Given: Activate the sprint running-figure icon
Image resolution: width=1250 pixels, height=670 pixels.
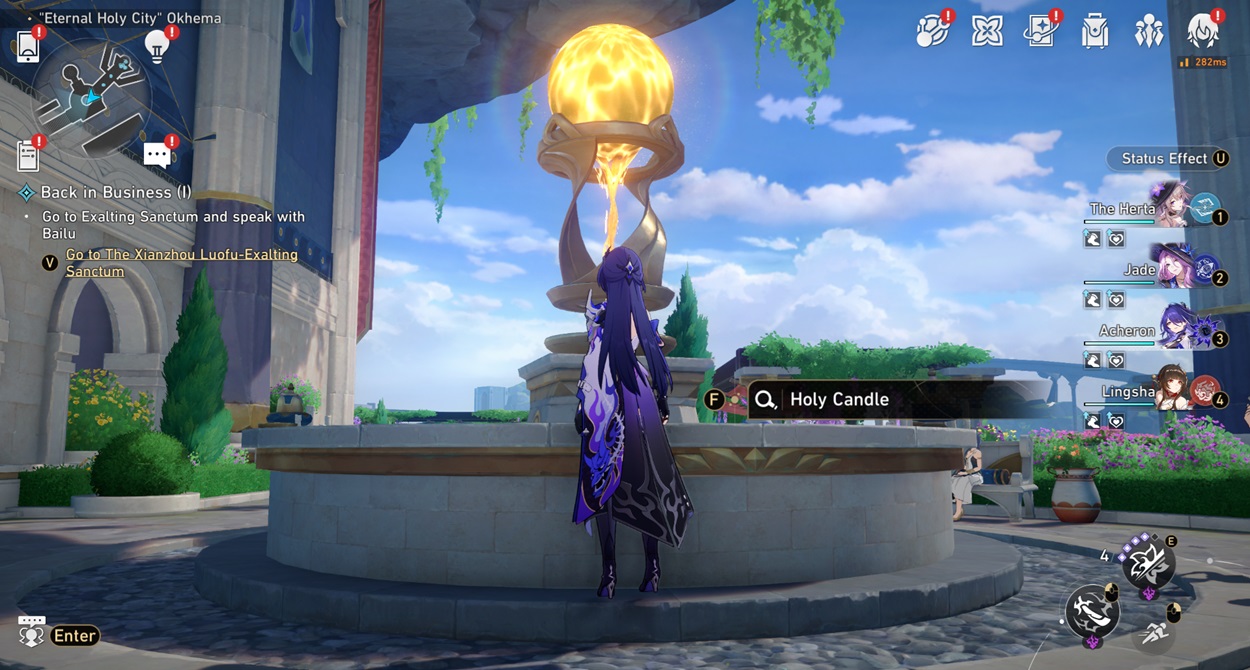Looking at the screenshot, I should click(1155, 632).
